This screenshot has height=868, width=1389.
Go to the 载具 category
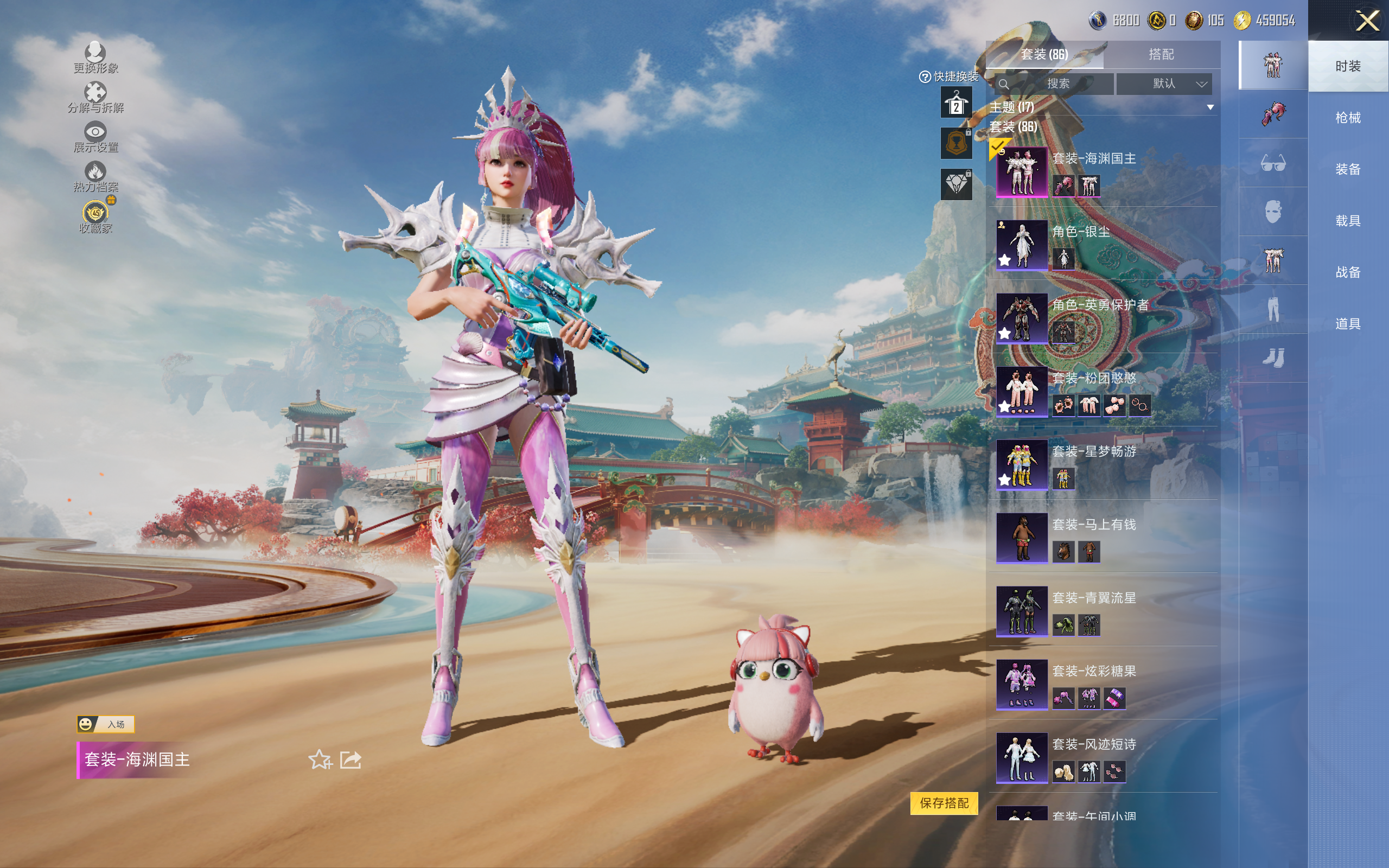[1348, 221]
